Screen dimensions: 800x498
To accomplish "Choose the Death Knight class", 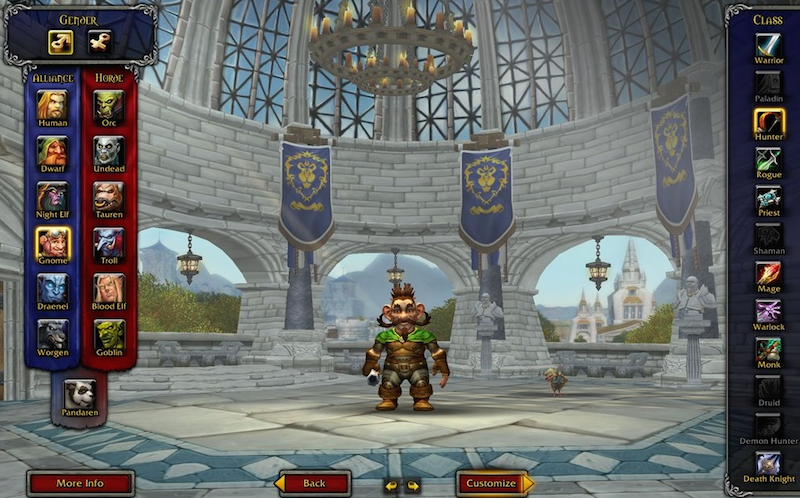I will coord(768,464).
